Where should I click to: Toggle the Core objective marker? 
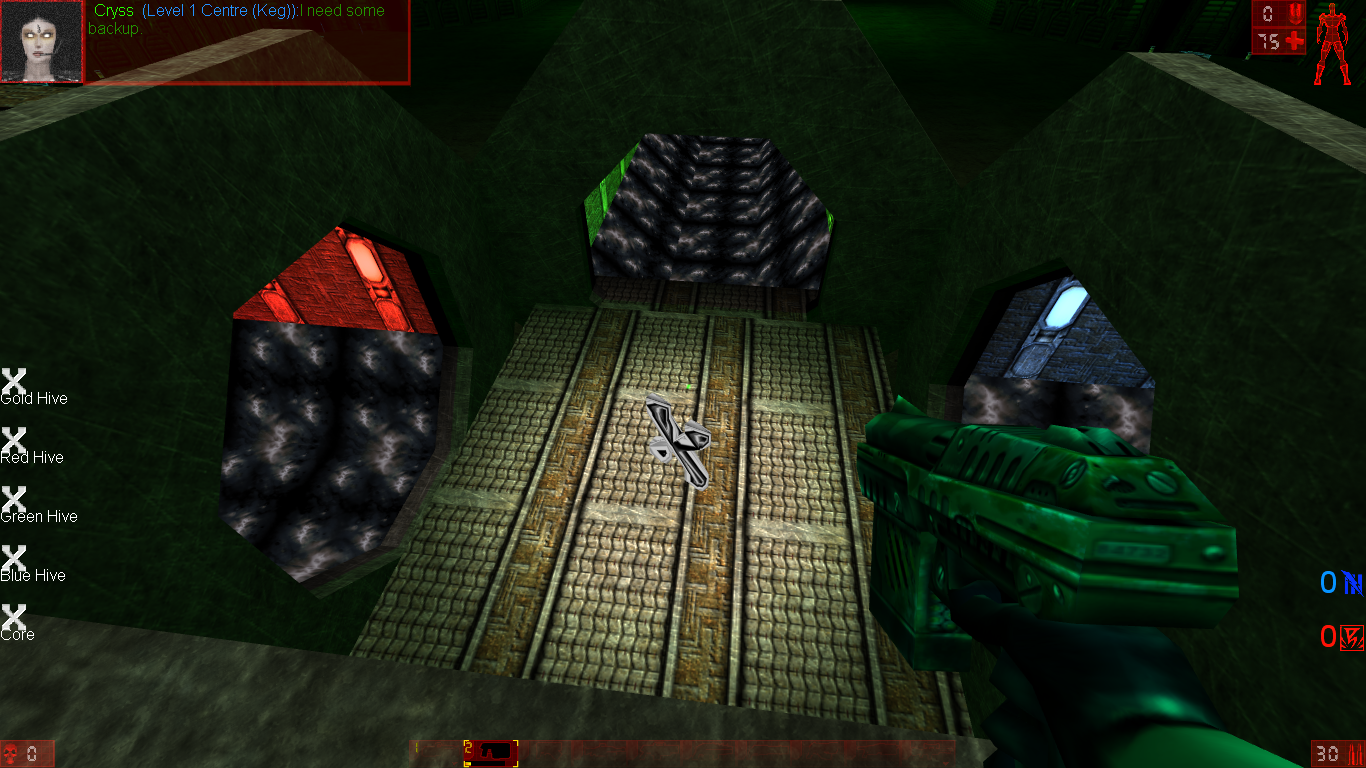13,617
